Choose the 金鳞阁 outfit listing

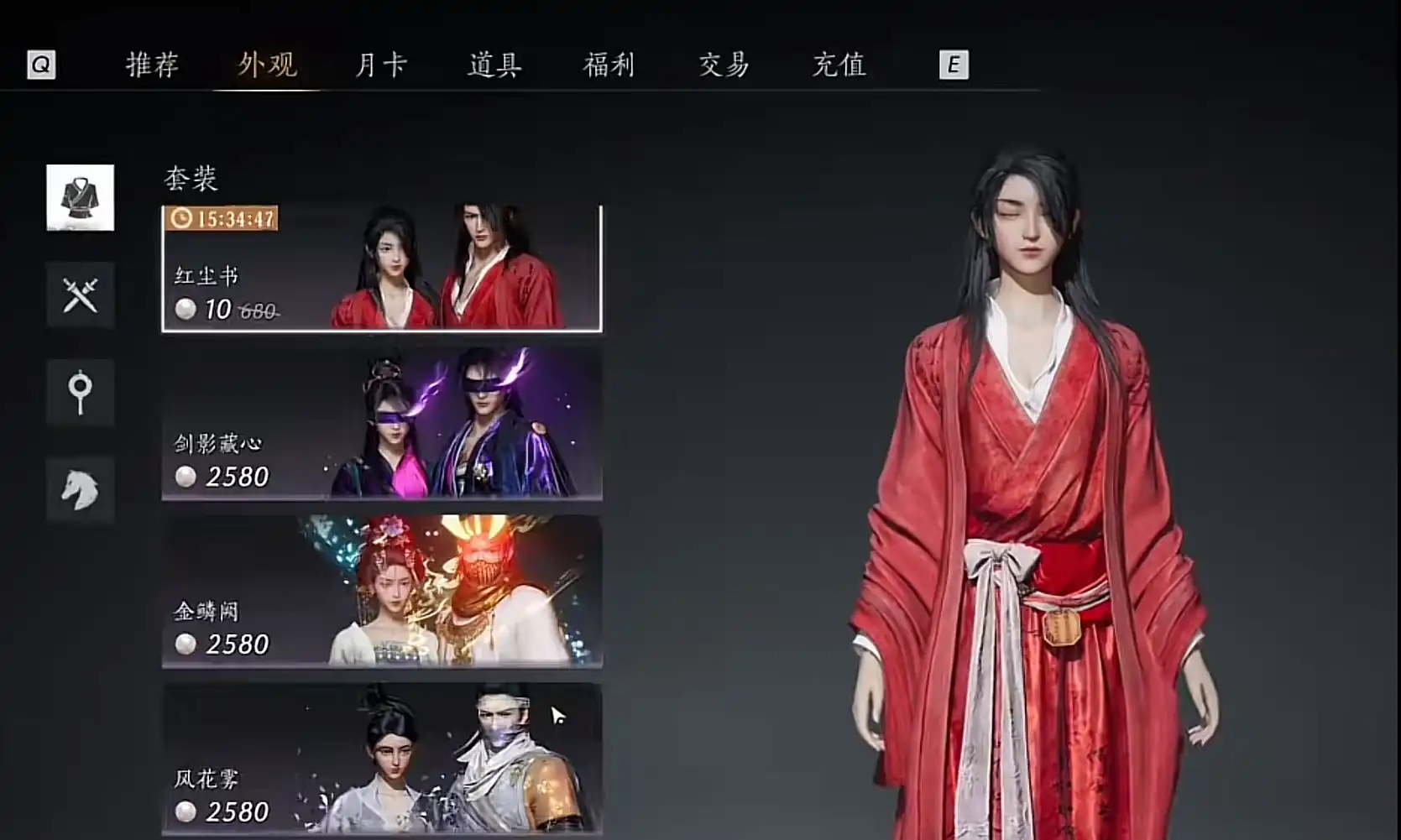coord(382,592)
